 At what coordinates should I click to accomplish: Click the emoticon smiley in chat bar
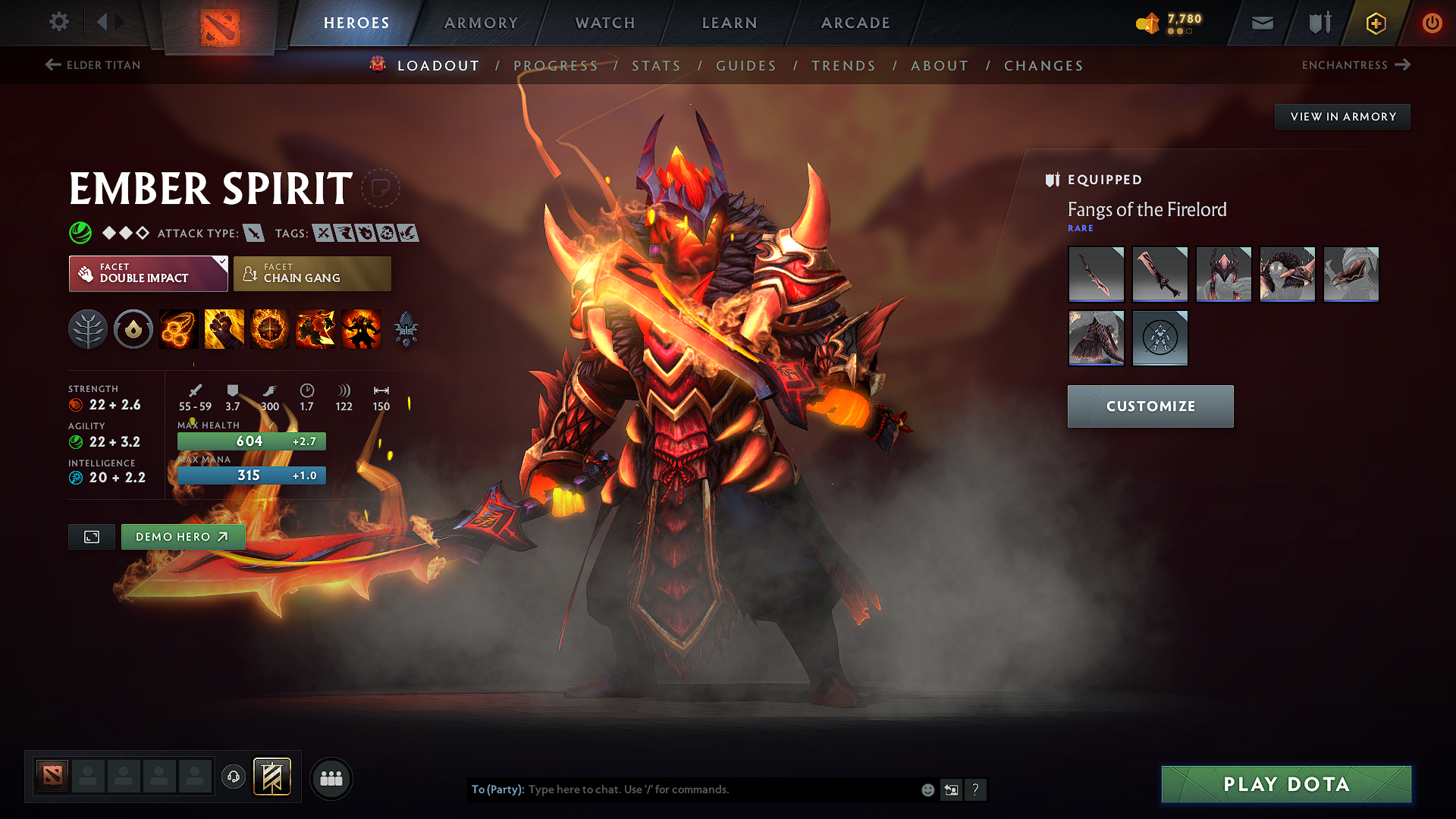coord(927,789)
